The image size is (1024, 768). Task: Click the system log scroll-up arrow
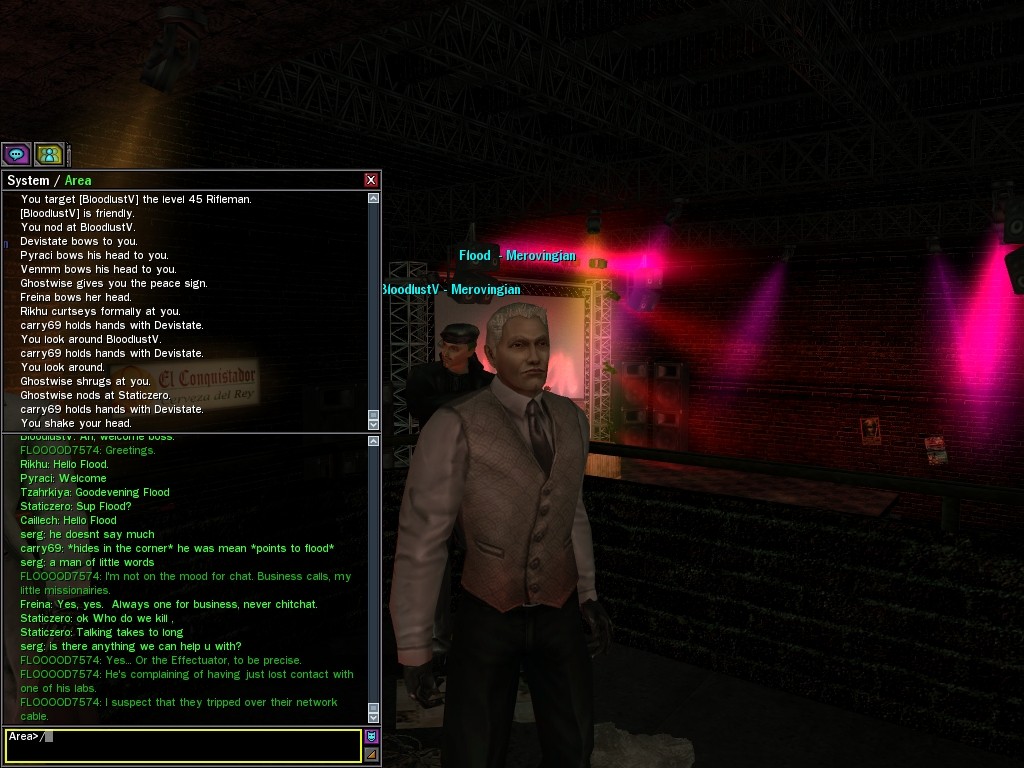(x=374, y=198)
